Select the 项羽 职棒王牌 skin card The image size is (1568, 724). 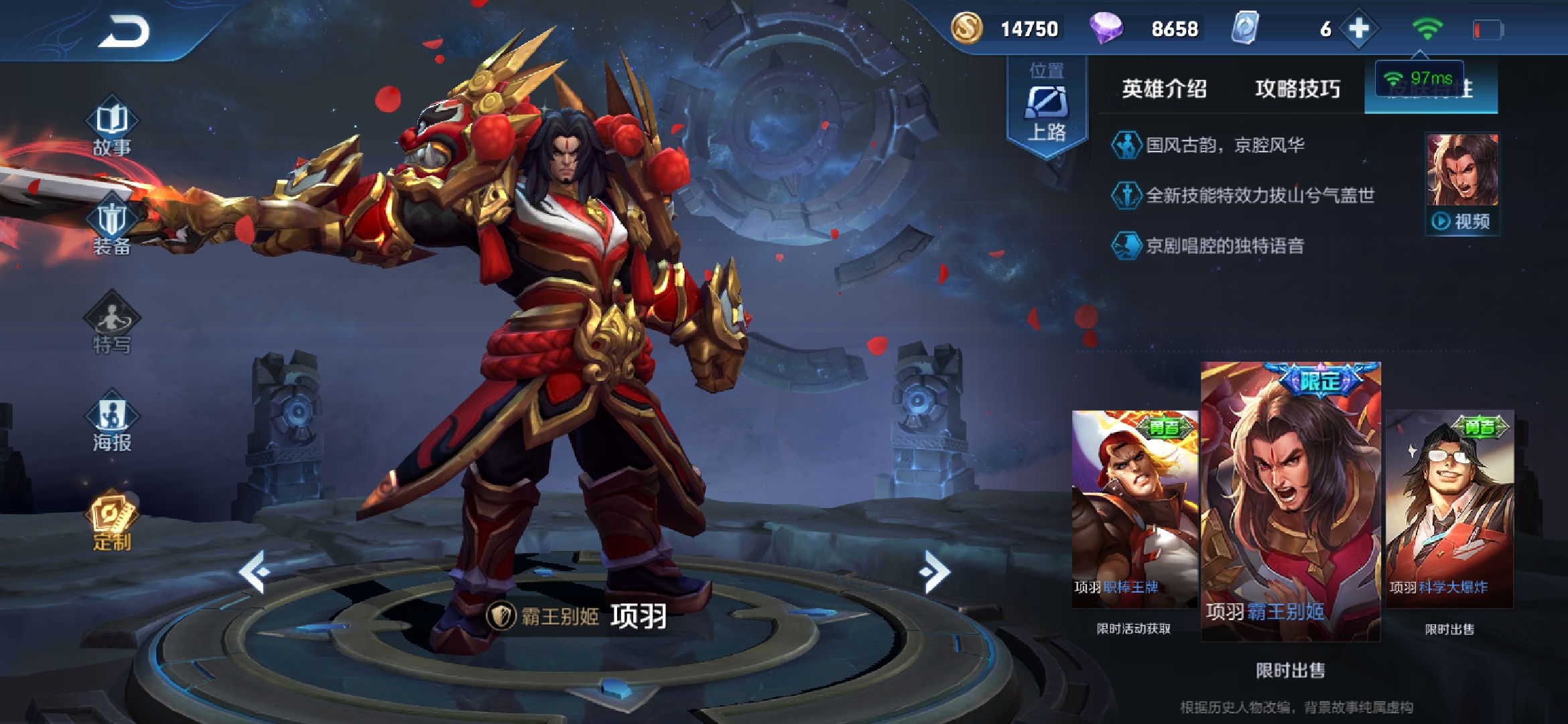coord(1134,508)
